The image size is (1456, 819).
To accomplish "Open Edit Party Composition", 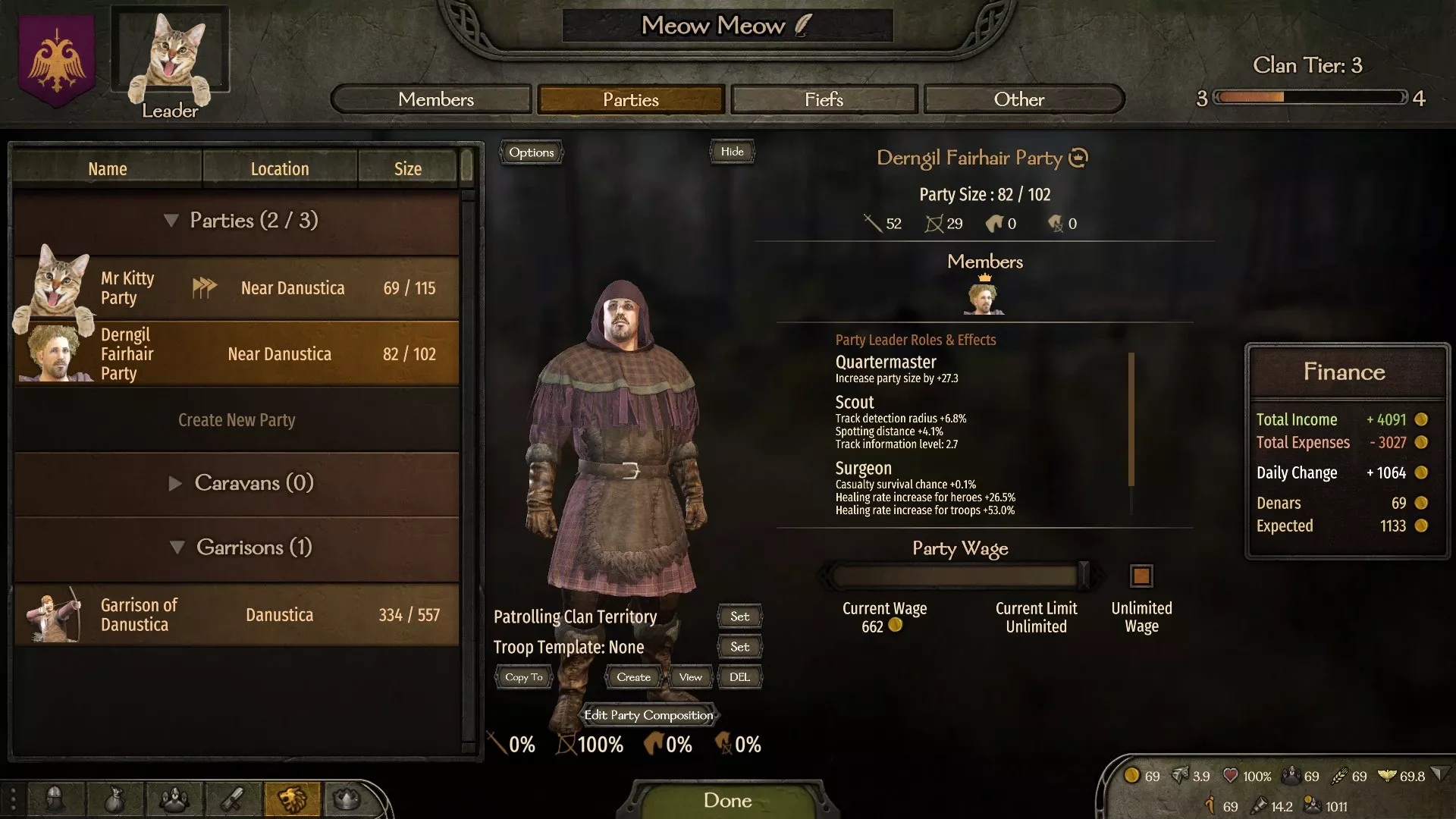I will (648, 715).
